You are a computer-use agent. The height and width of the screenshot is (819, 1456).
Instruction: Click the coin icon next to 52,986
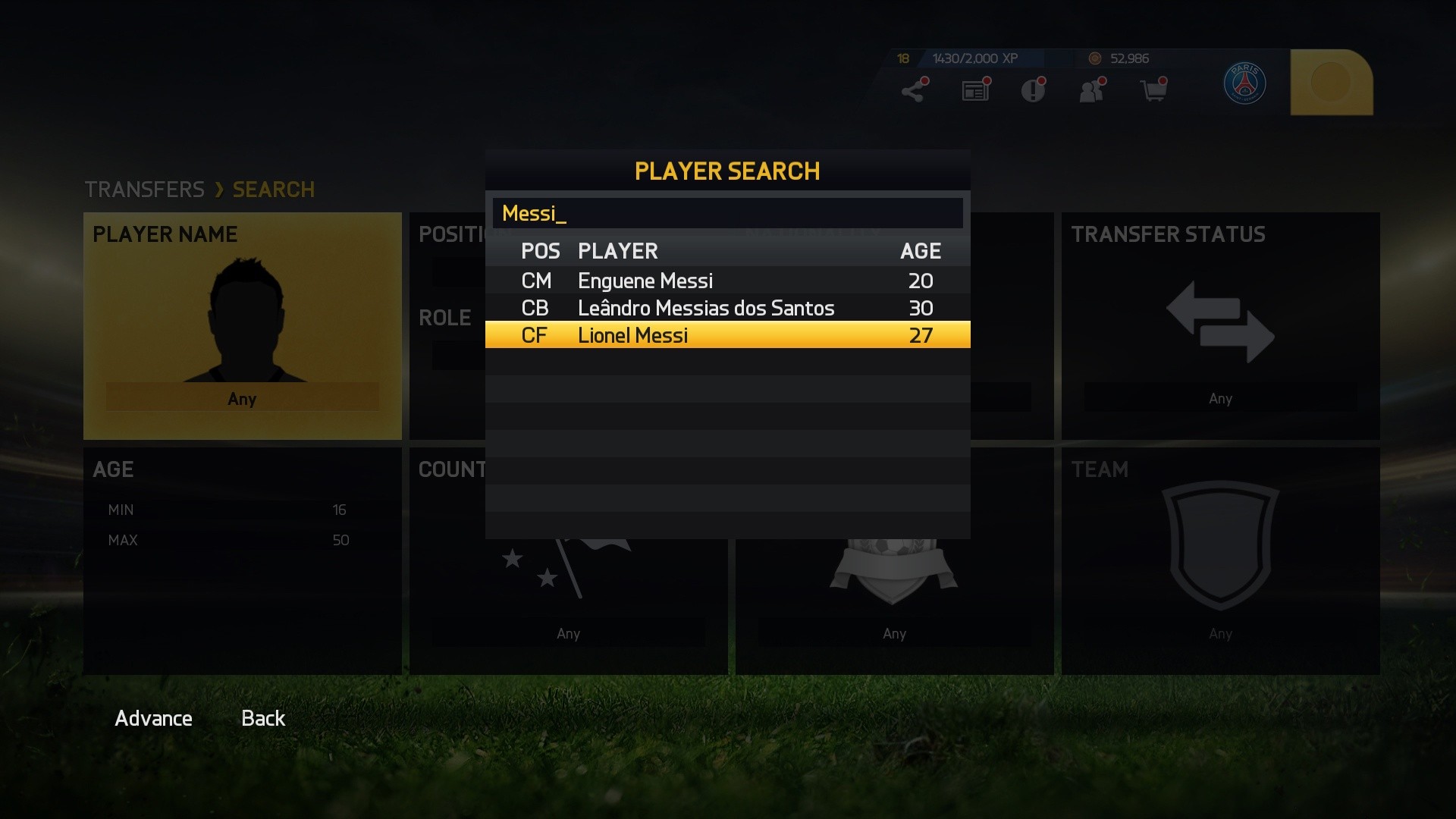point(1094,58)
